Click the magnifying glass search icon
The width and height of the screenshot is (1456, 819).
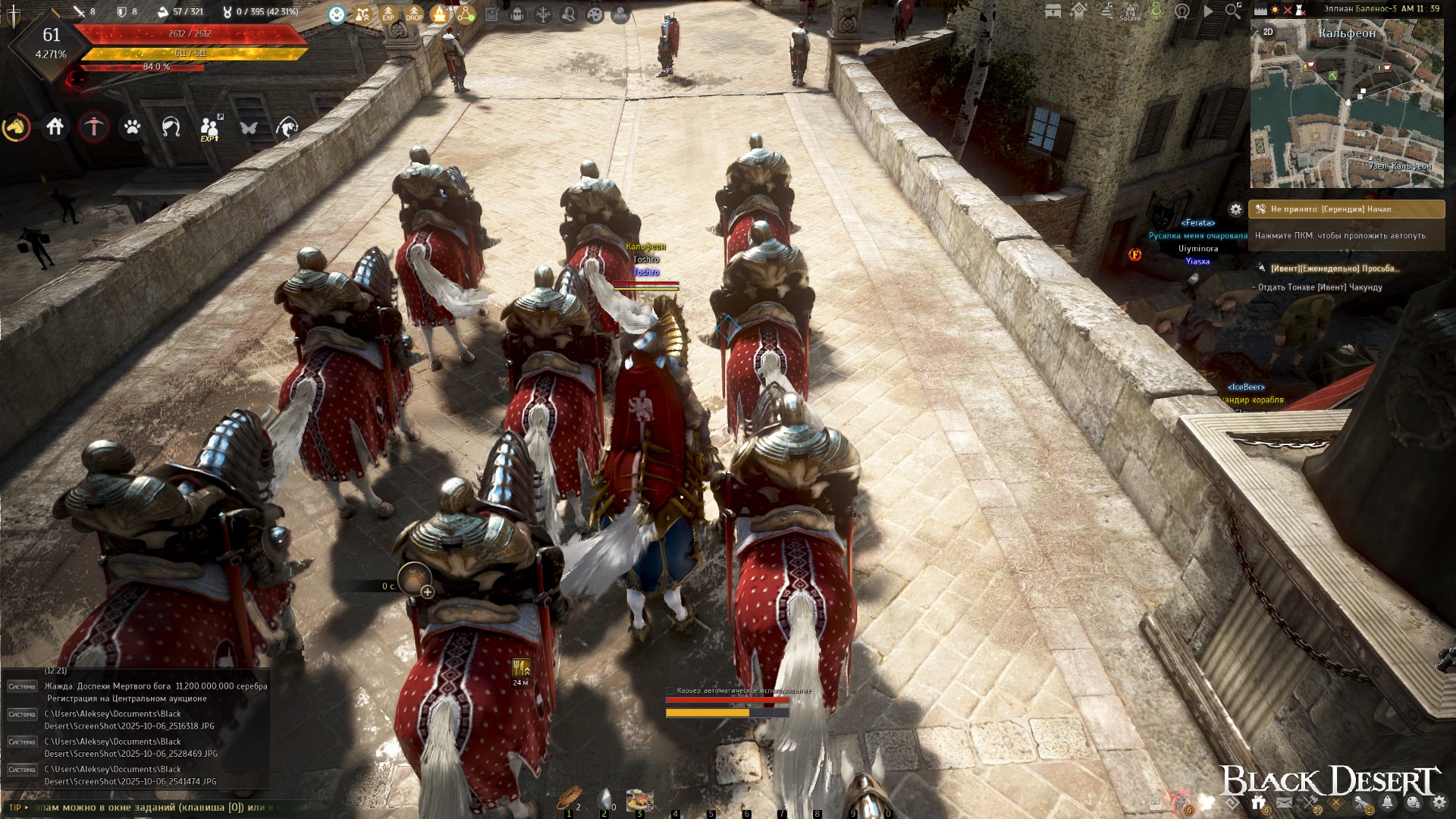1233,11
